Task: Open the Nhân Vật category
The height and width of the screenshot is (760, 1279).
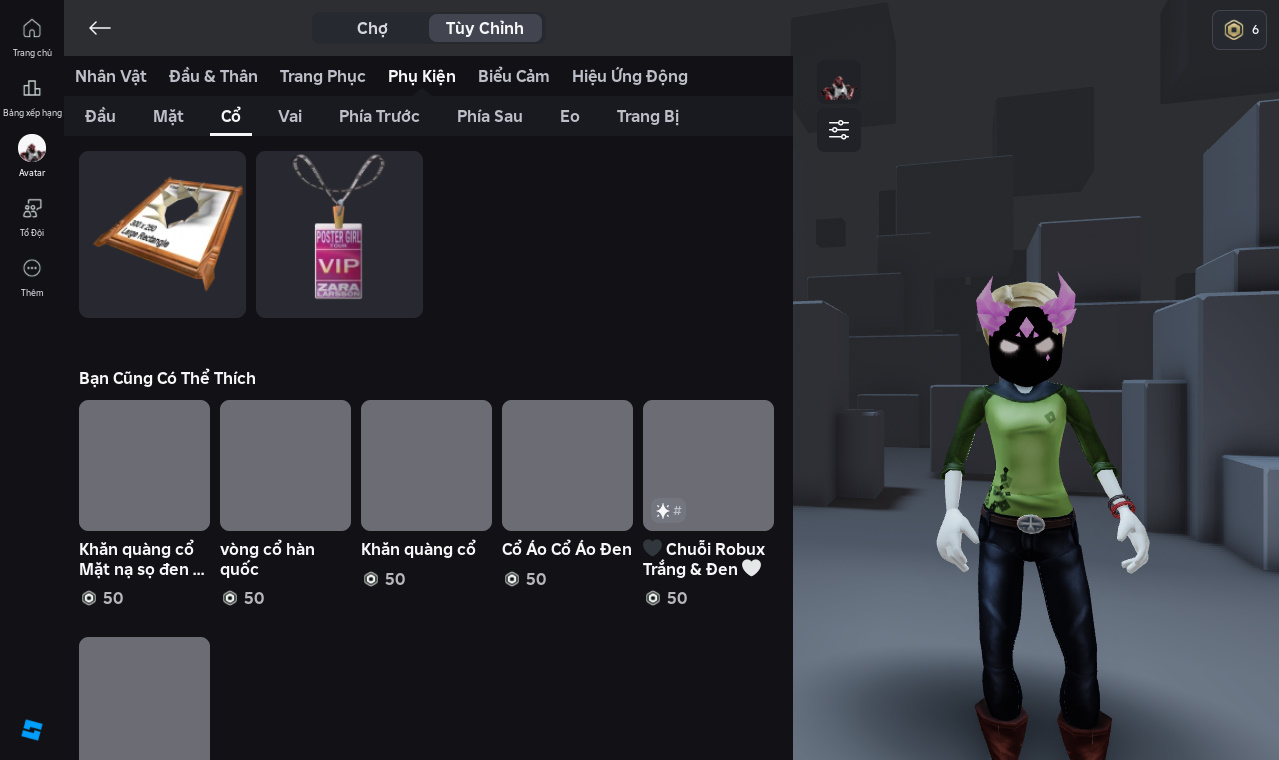Action: (x=111, y=76)
